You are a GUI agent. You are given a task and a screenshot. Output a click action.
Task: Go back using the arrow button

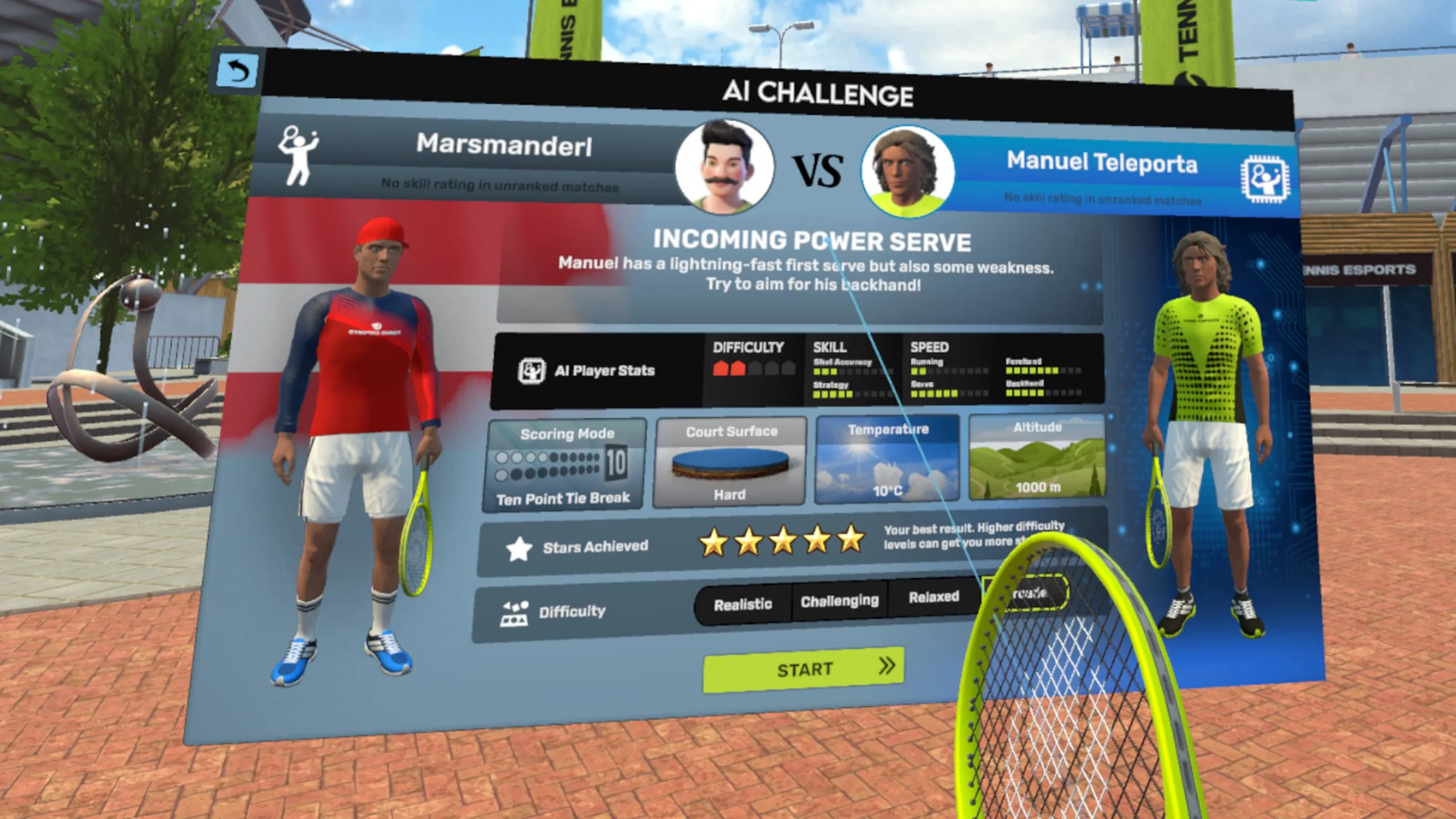pos(237,72)
